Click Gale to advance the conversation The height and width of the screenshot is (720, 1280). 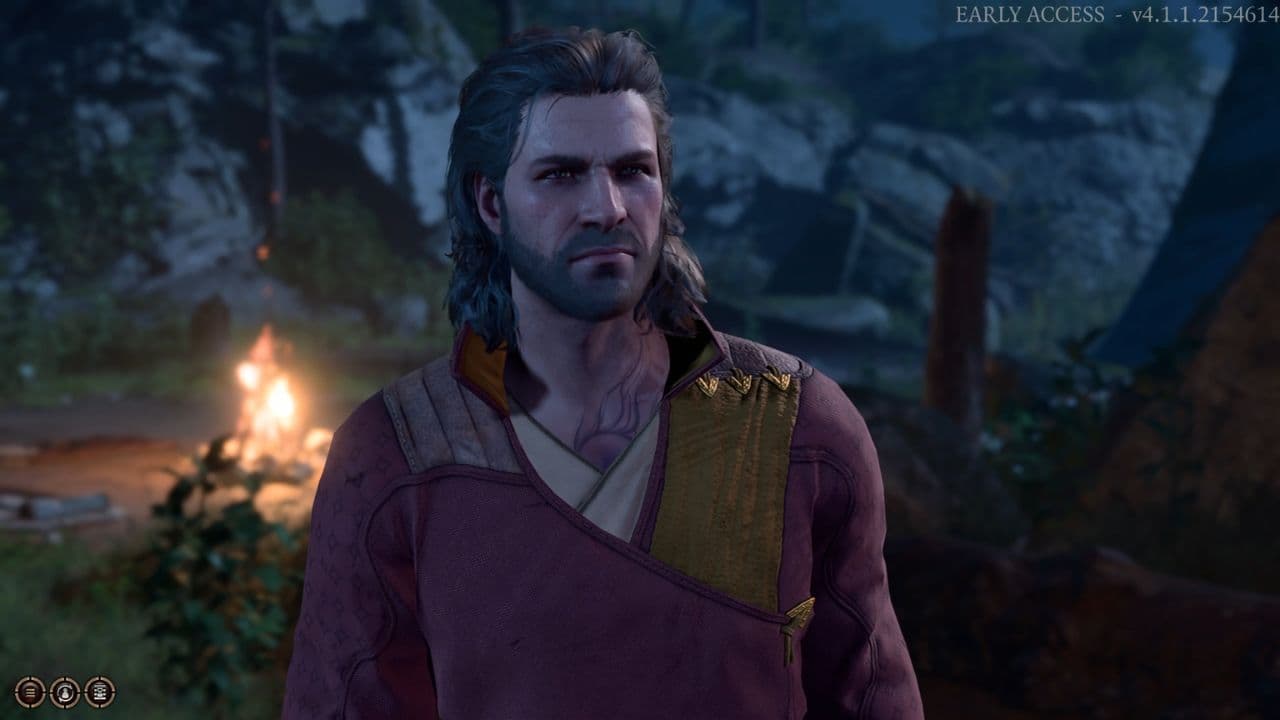pyautogui.click(x=600, y=450)
